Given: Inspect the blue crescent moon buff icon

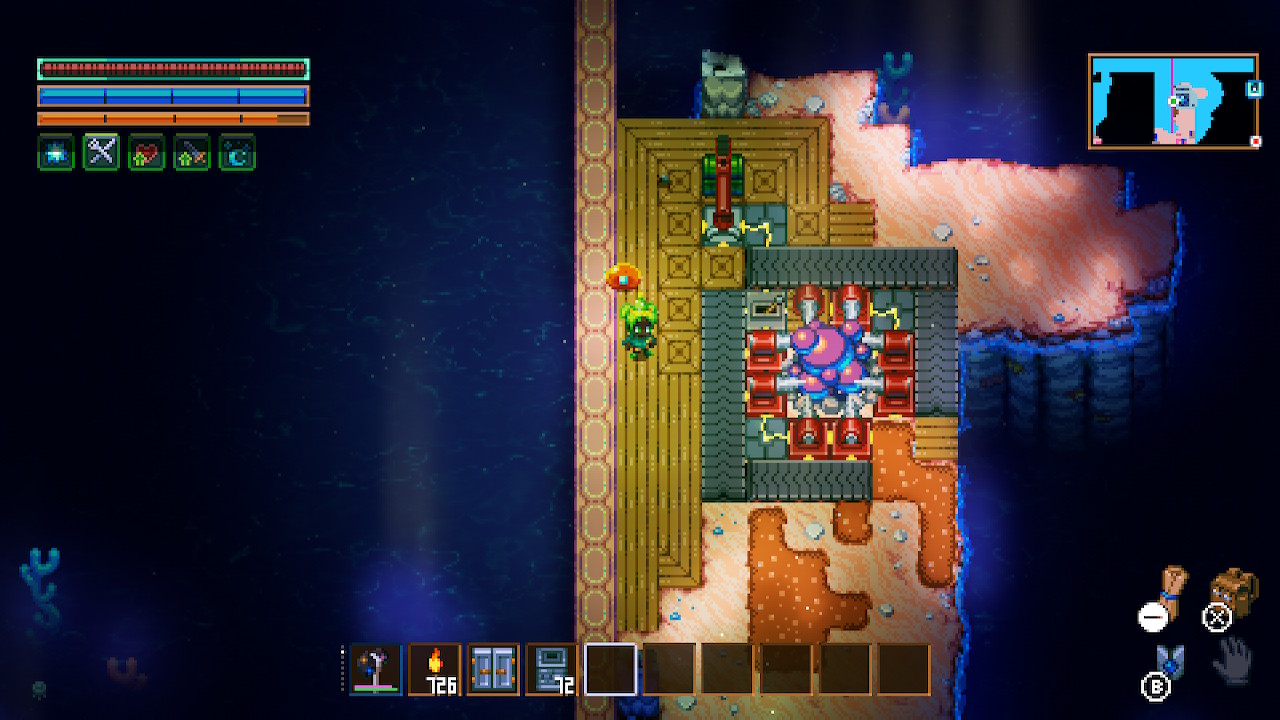Looking at the screenshot, I should (237, 152).
